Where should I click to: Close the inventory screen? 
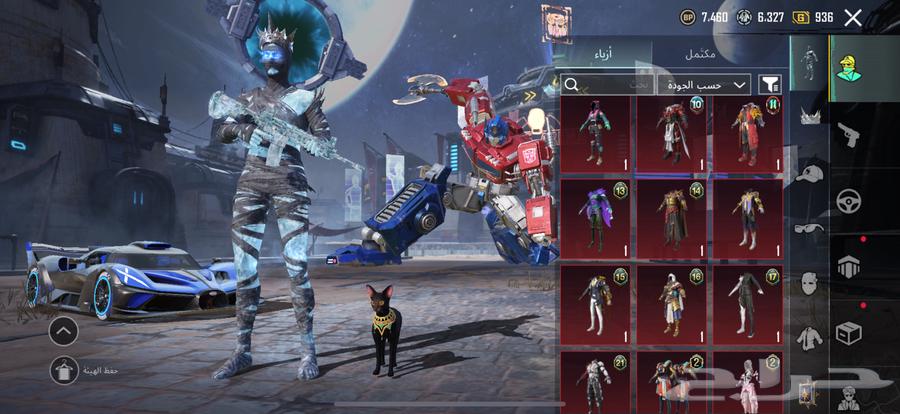853,17
